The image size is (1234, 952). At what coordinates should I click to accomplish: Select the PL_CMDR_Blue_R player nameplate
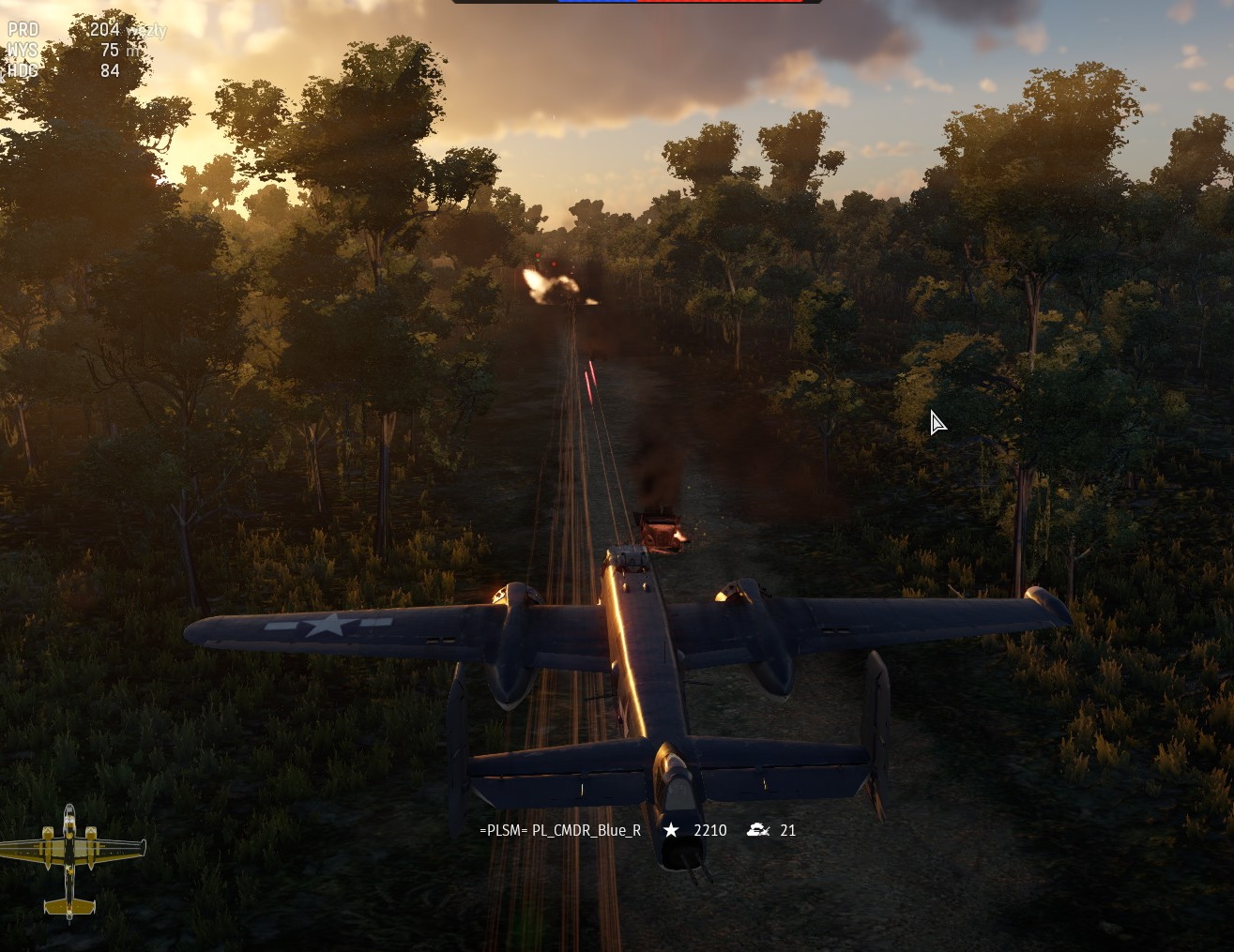pos(560,830)
